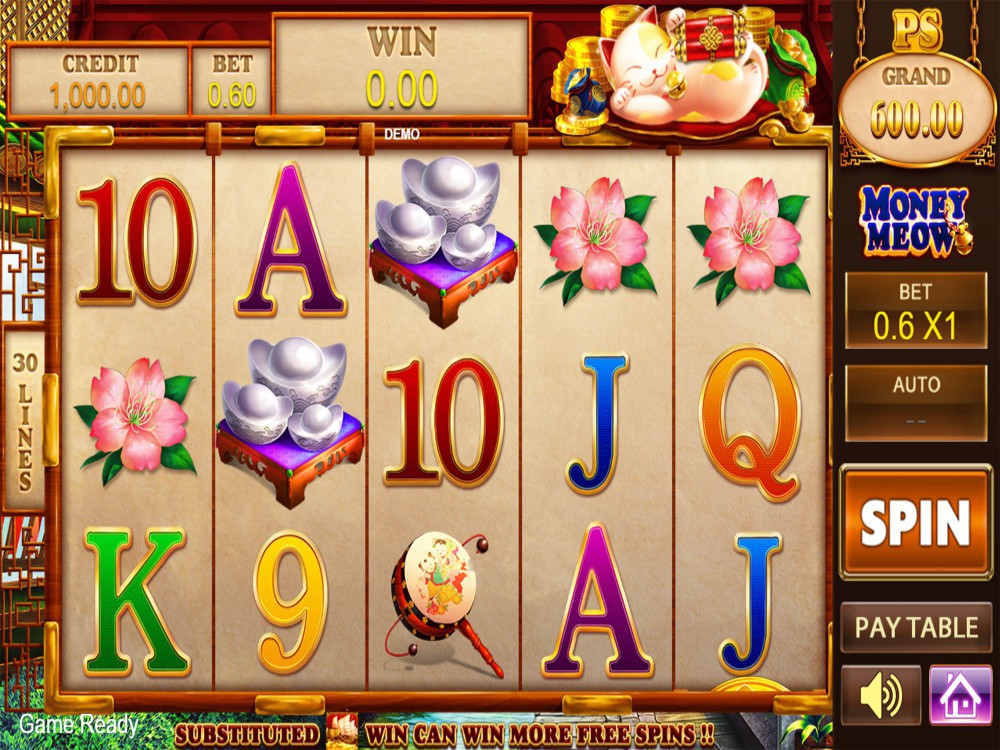Open the AUTO spin options
The image size is (1000, 750).
[915, 402]
